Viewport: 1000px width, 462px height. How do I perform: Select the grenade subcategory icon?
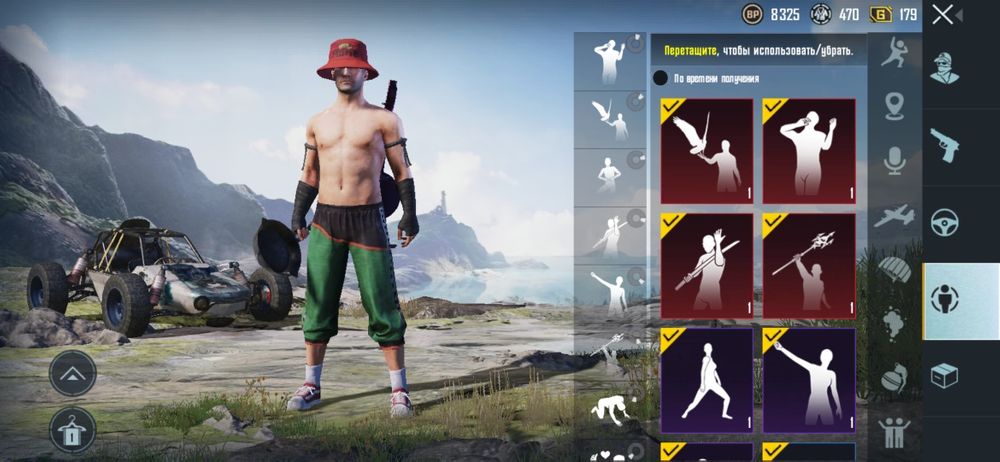click(894, 378)
